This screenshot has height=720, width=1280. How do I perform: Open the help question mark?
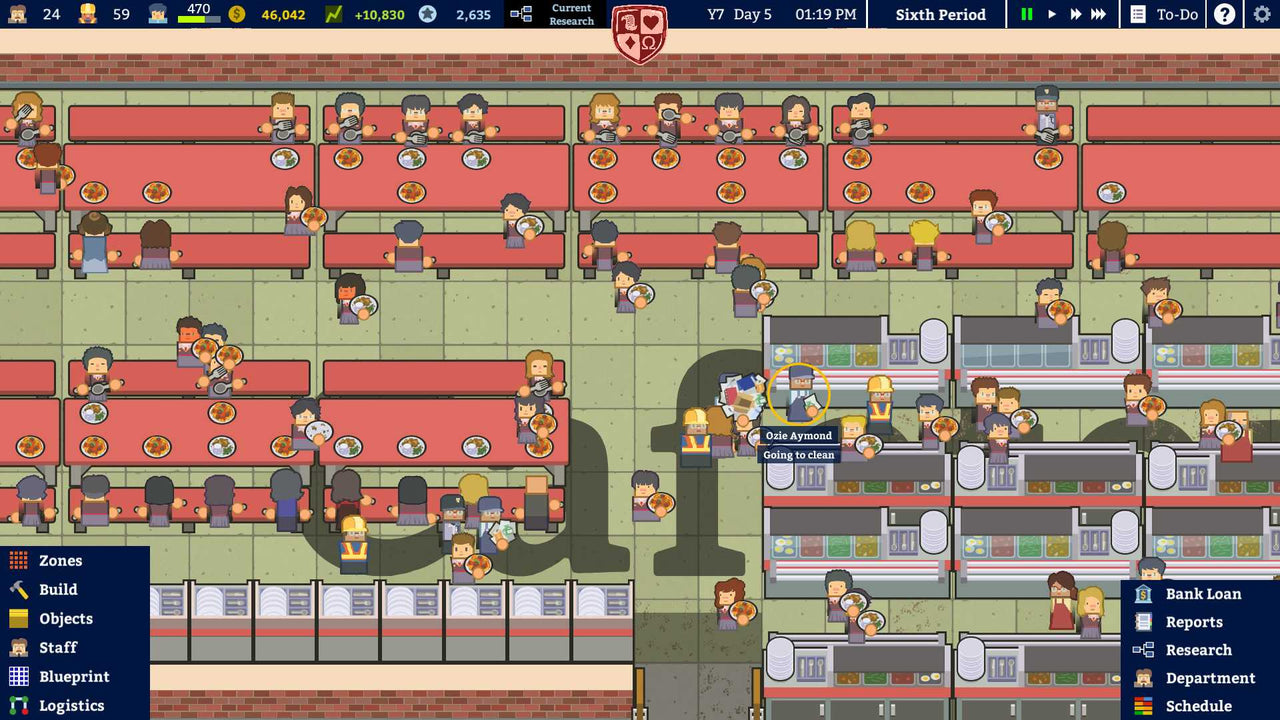coord(1224,14)
